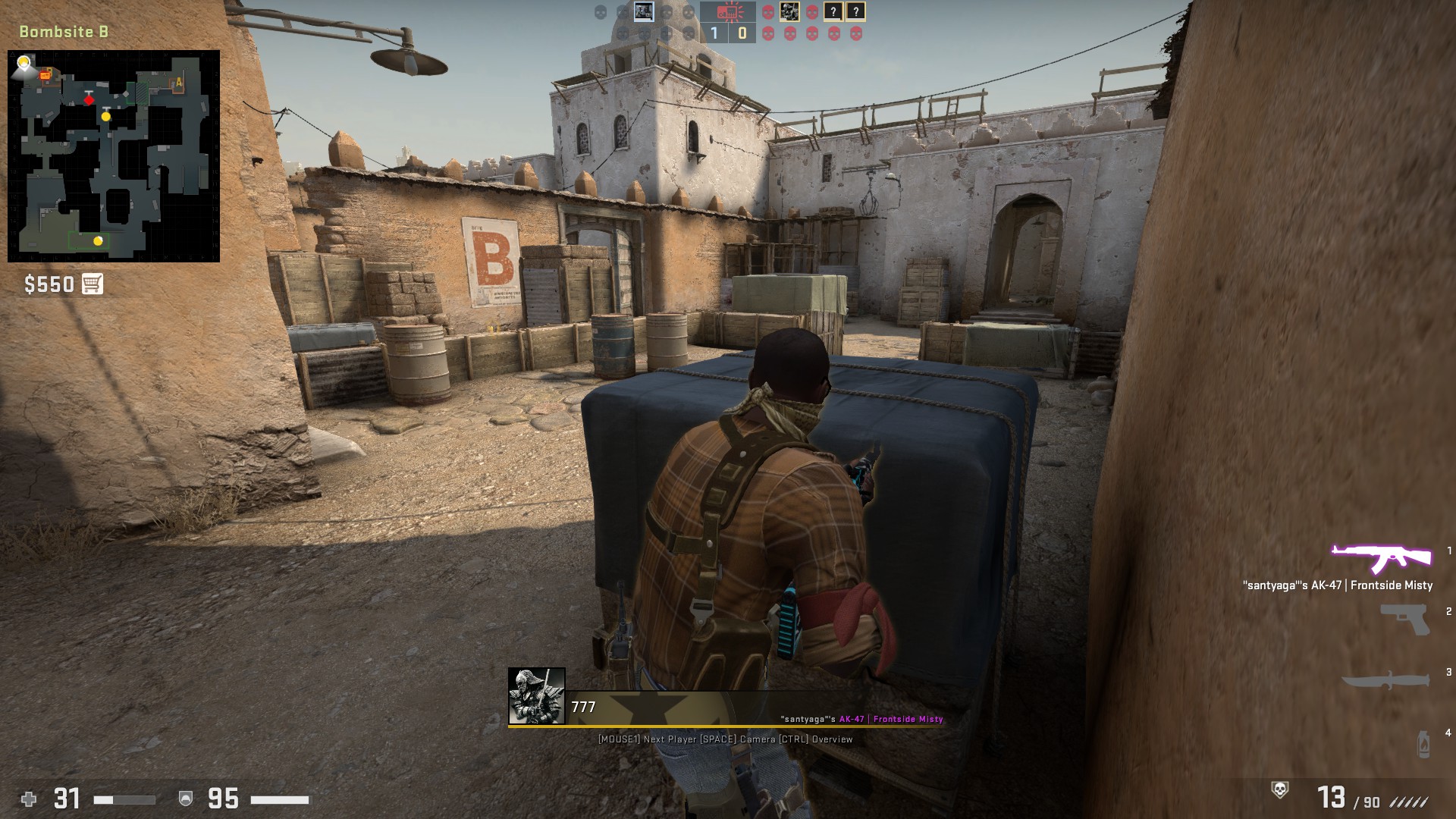1456x819 pixels.
Task: Switch to the pistol in slot 2
Action: click(1404, 619)
